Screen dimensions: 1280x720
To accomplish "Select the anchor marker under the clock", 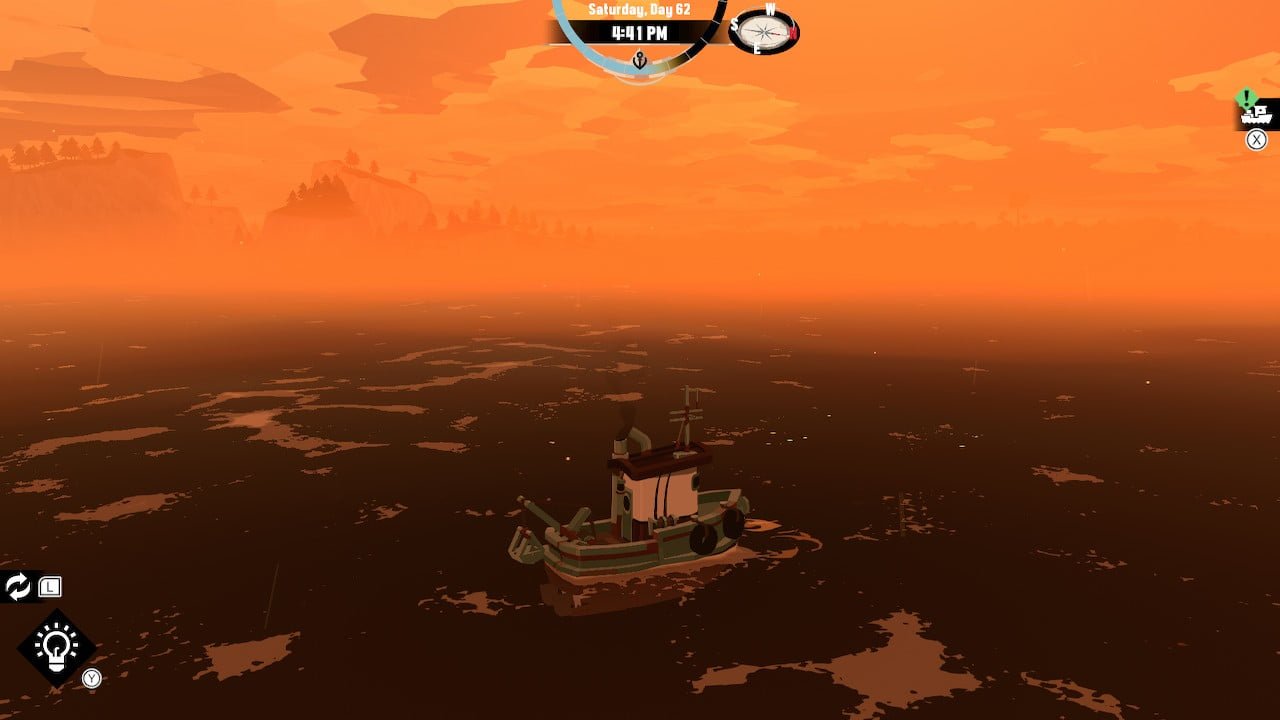I will (x=640, y=62).
